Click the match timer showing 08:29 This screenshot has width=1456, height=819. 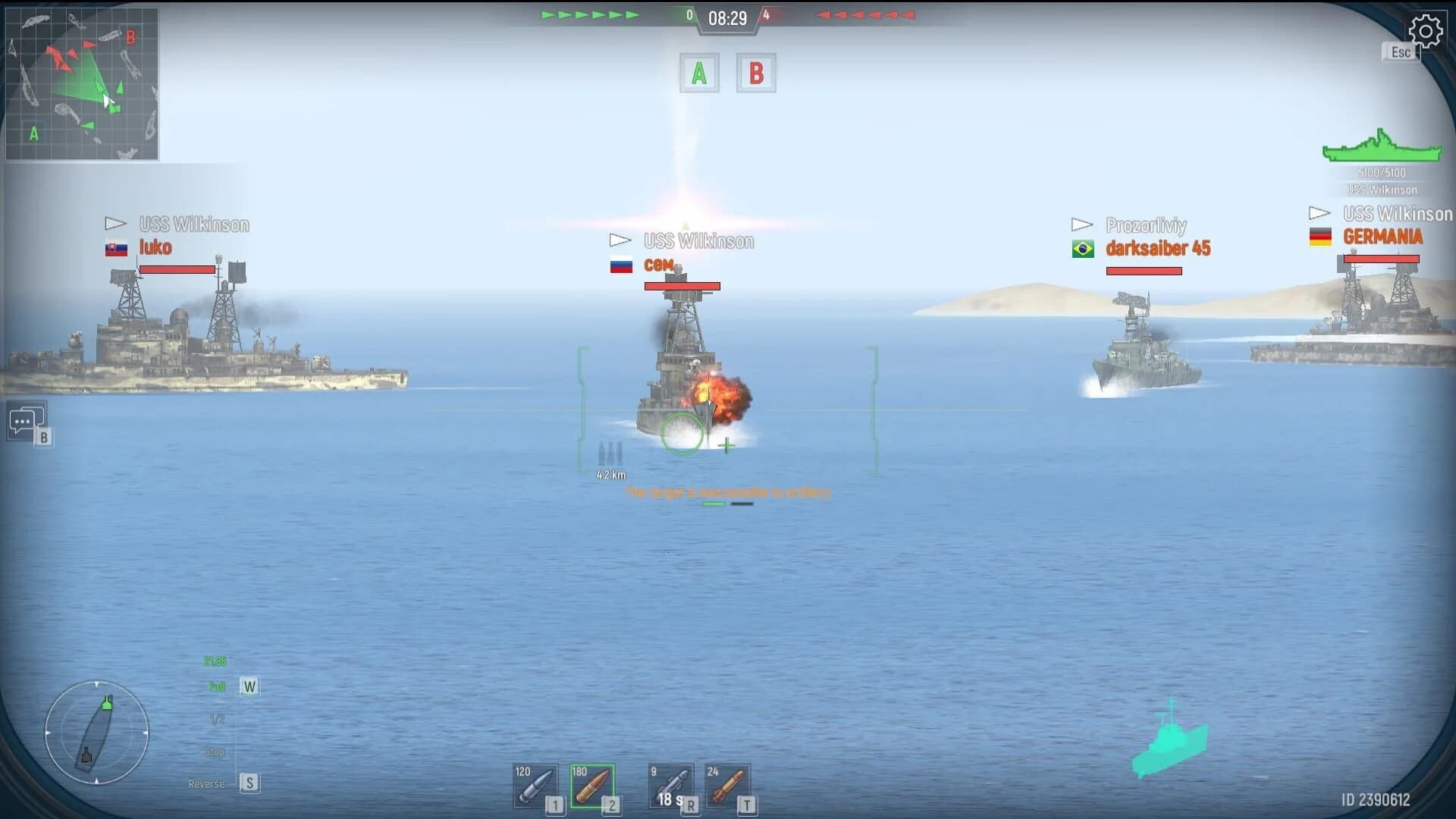coord(727,17)
